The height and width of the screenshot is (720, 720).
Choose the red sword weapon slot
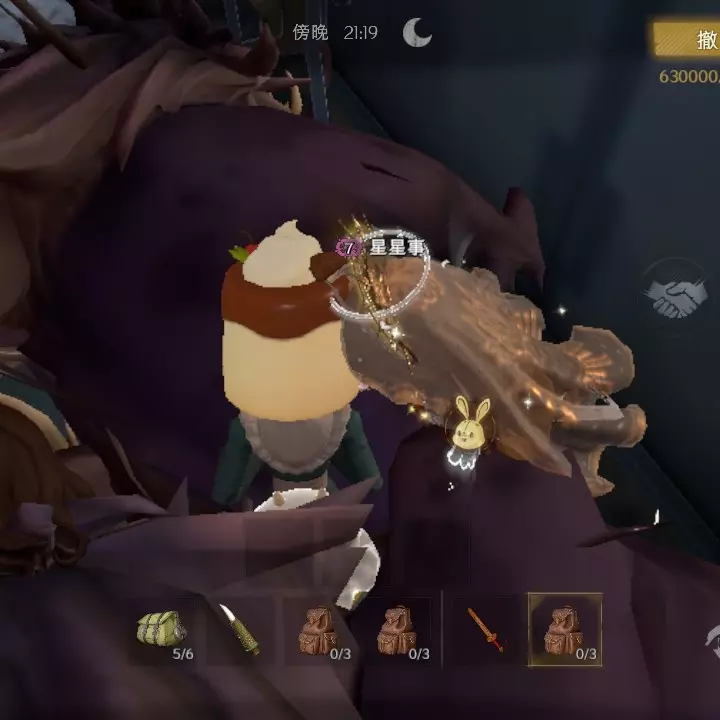point(486,629)
